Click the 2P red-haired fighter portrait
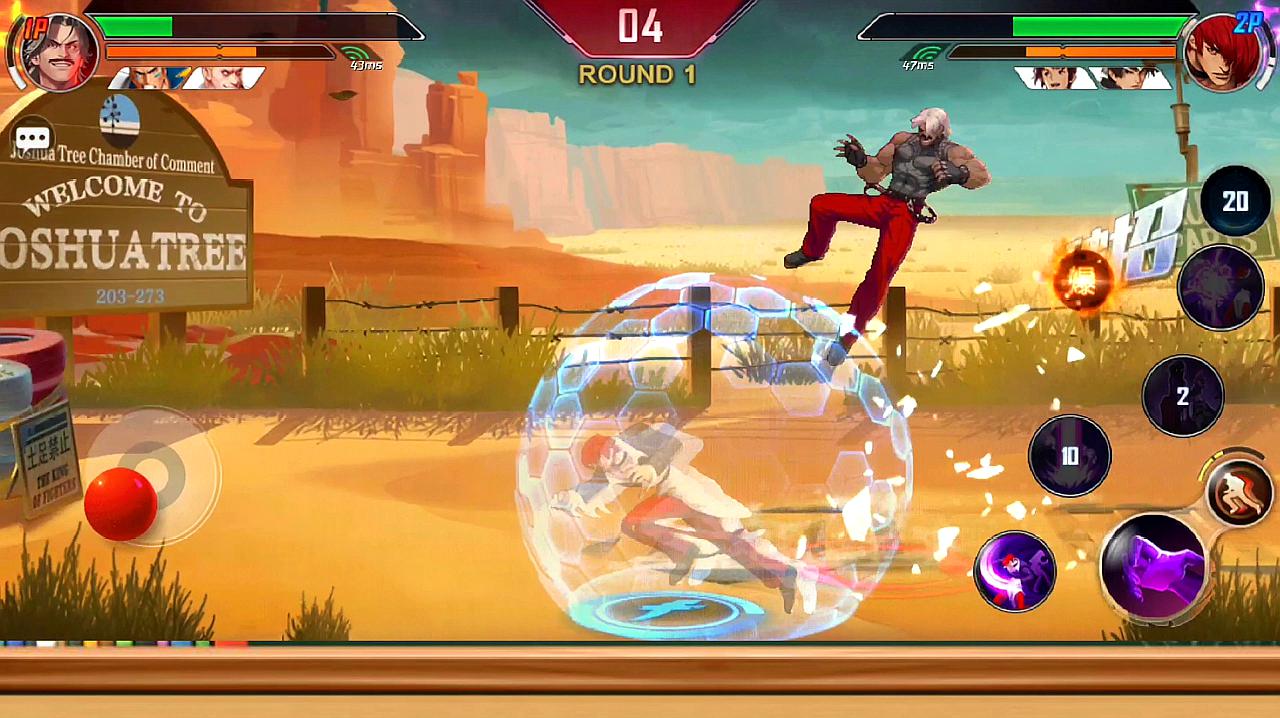The height and width of the screenshot is (718, 1280). click(1220, 51)
